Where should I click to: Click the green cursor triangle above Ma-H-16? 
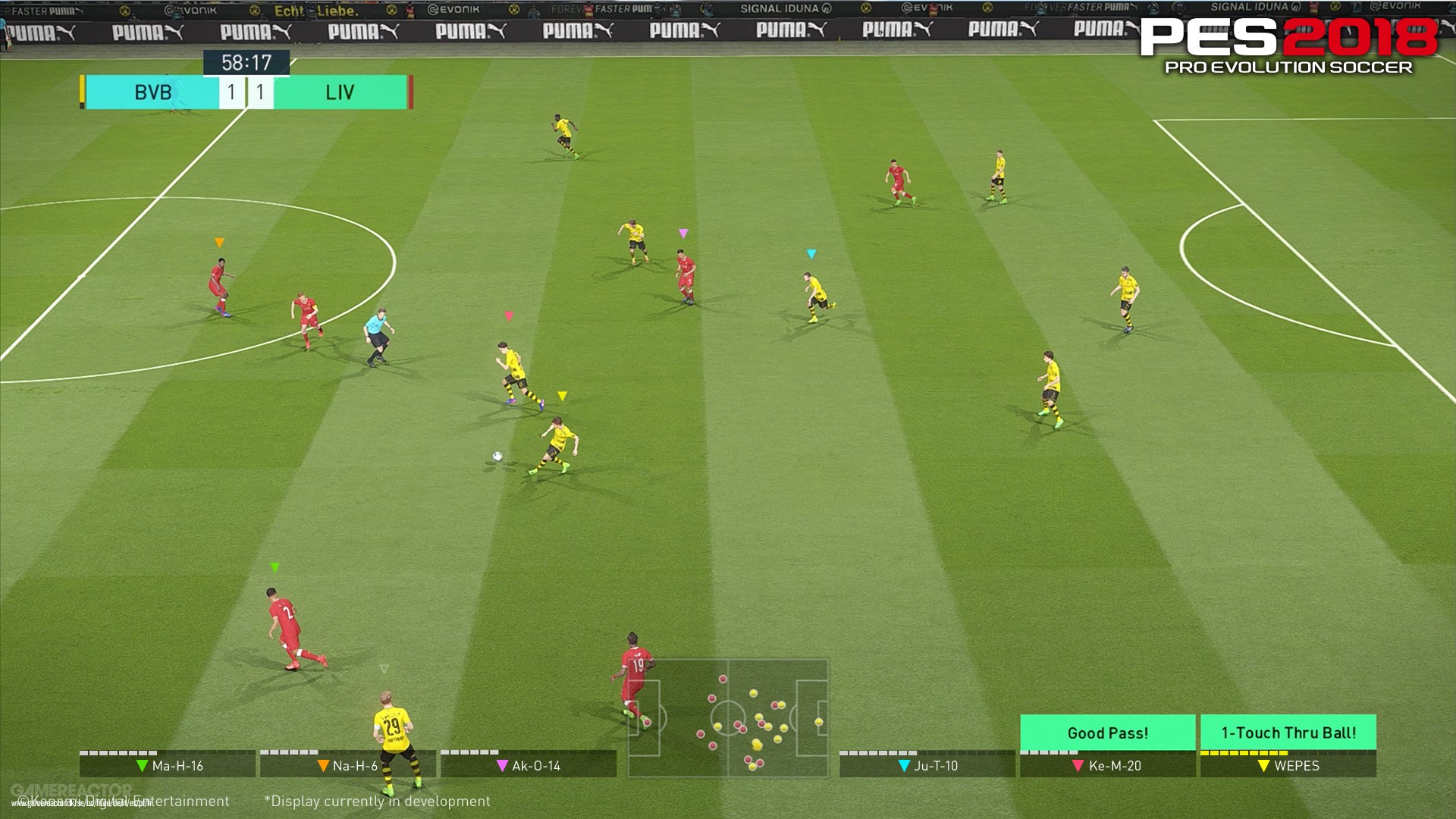(x=275, y=566)
